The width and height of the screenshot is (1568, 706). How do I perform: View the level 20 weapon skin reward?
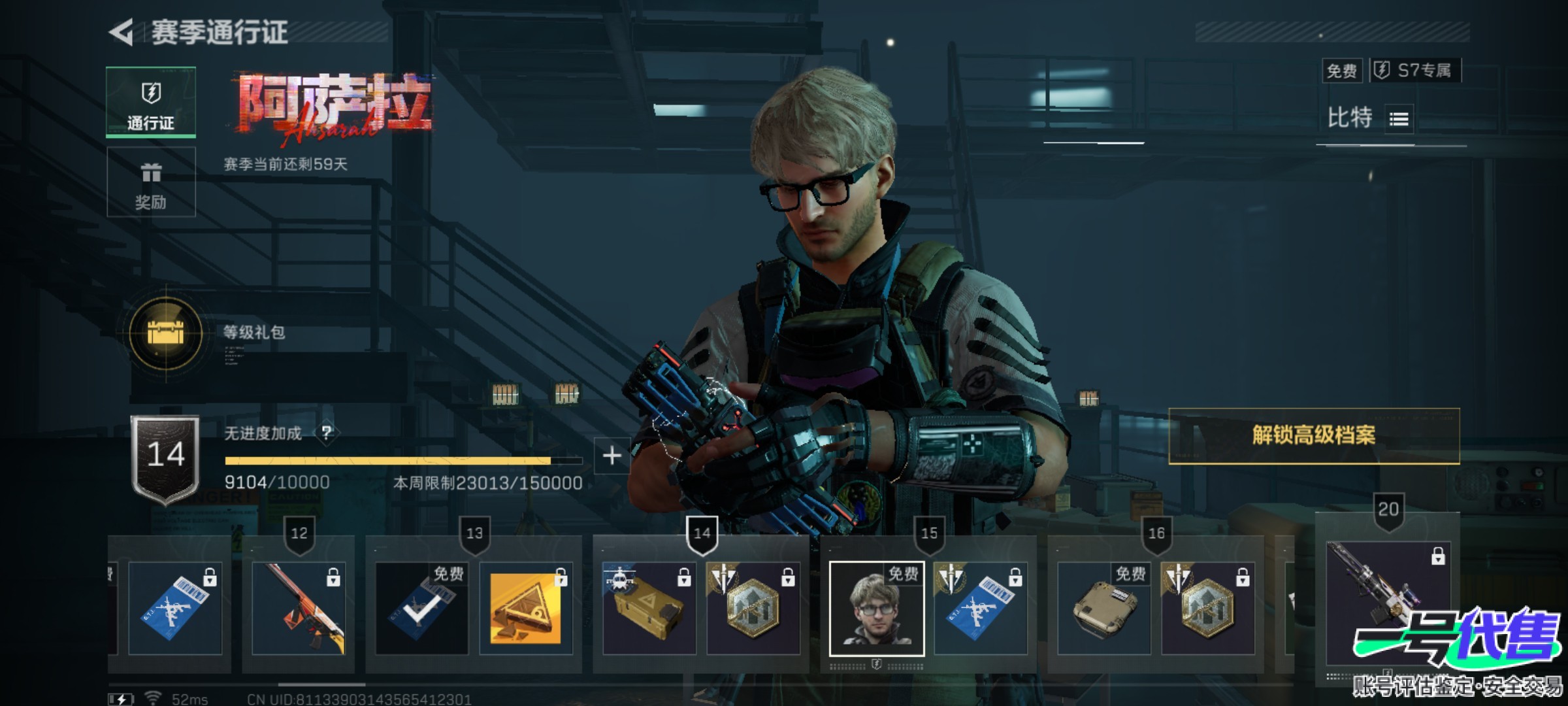[x=1388, y=595]
